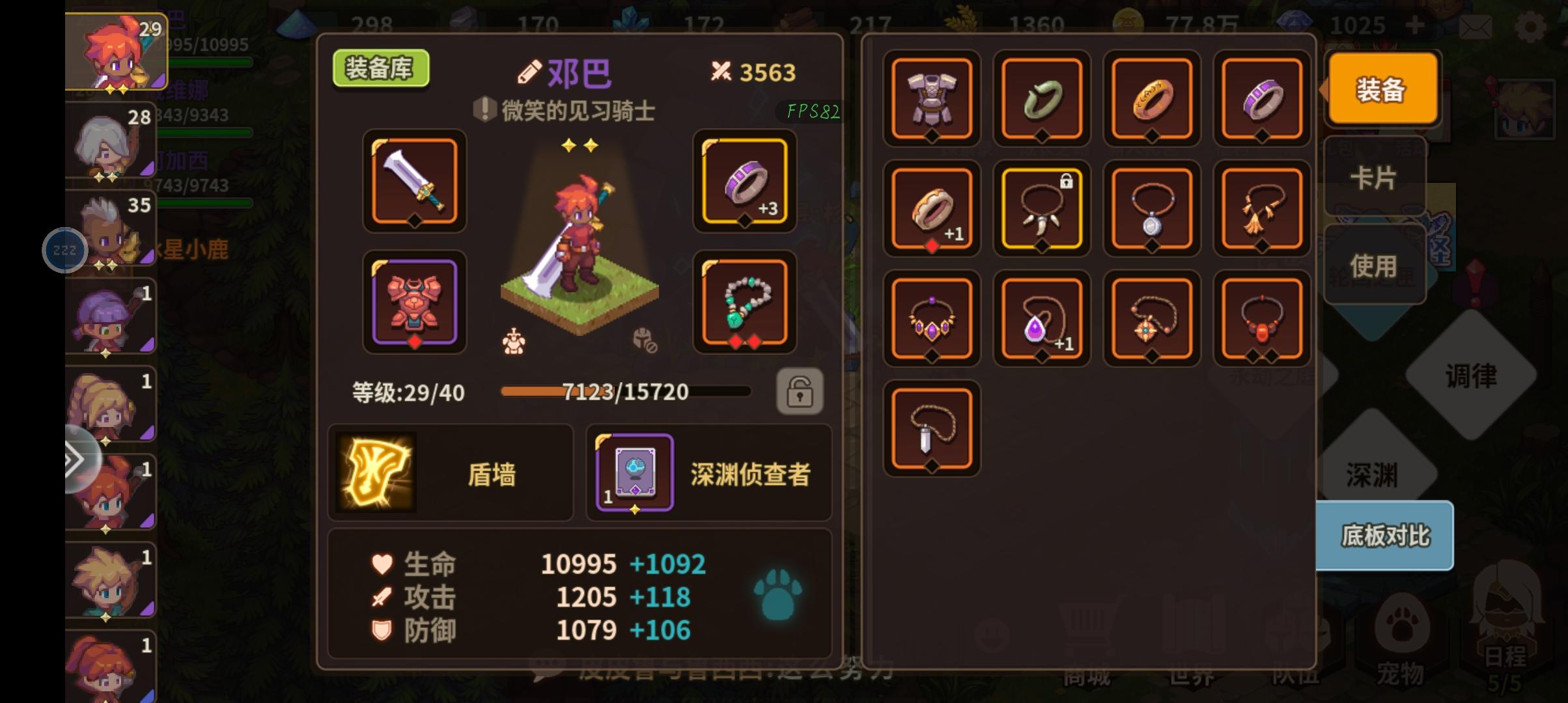This screenshot has width=1568, height=703.
Task: Click the 7123/15720 experience progress bar
Action: pos(624,393)
